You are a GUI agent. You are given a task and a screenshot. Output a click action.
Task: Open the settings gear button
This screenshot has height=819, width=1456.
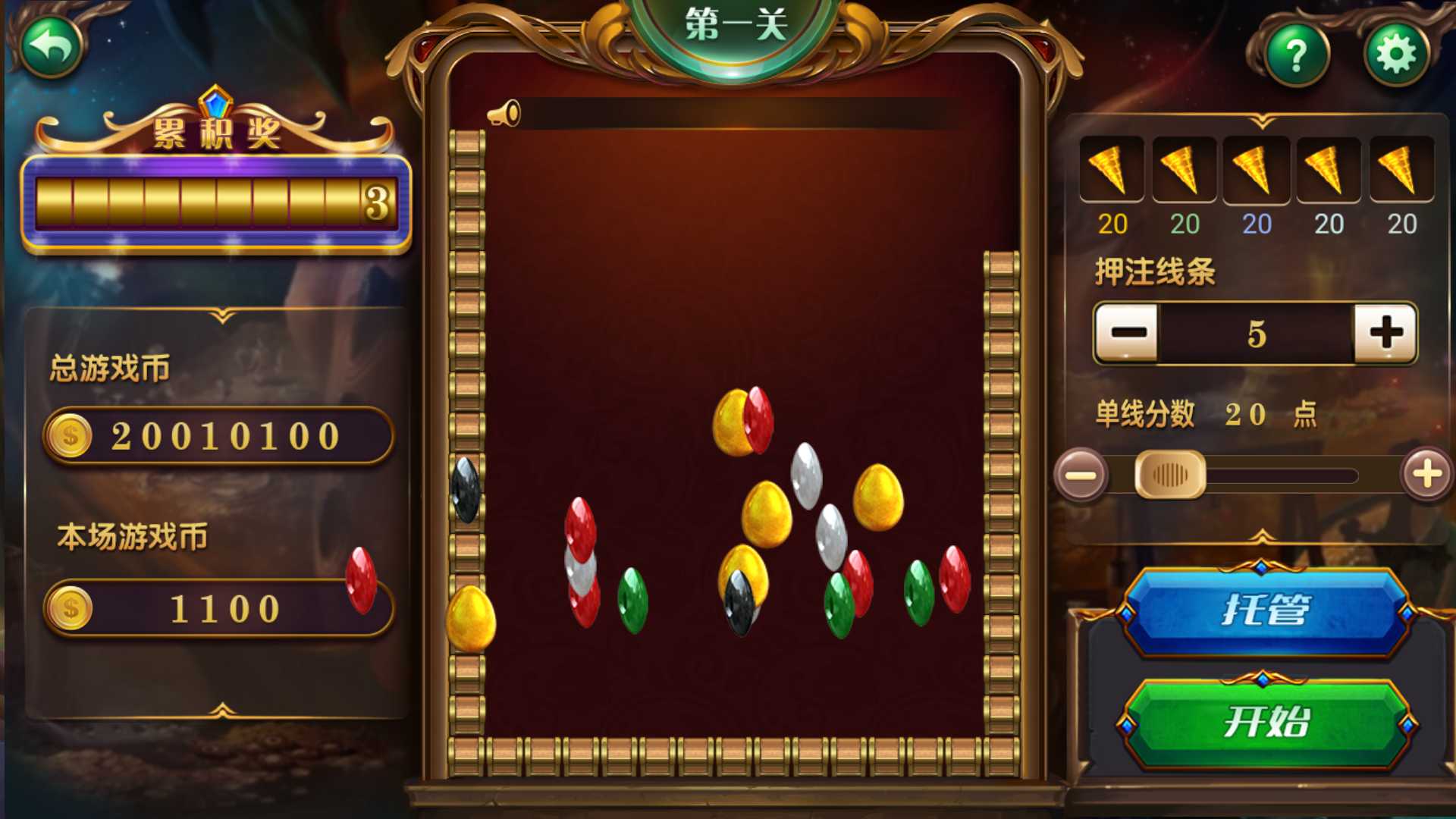pos(1396,55)
